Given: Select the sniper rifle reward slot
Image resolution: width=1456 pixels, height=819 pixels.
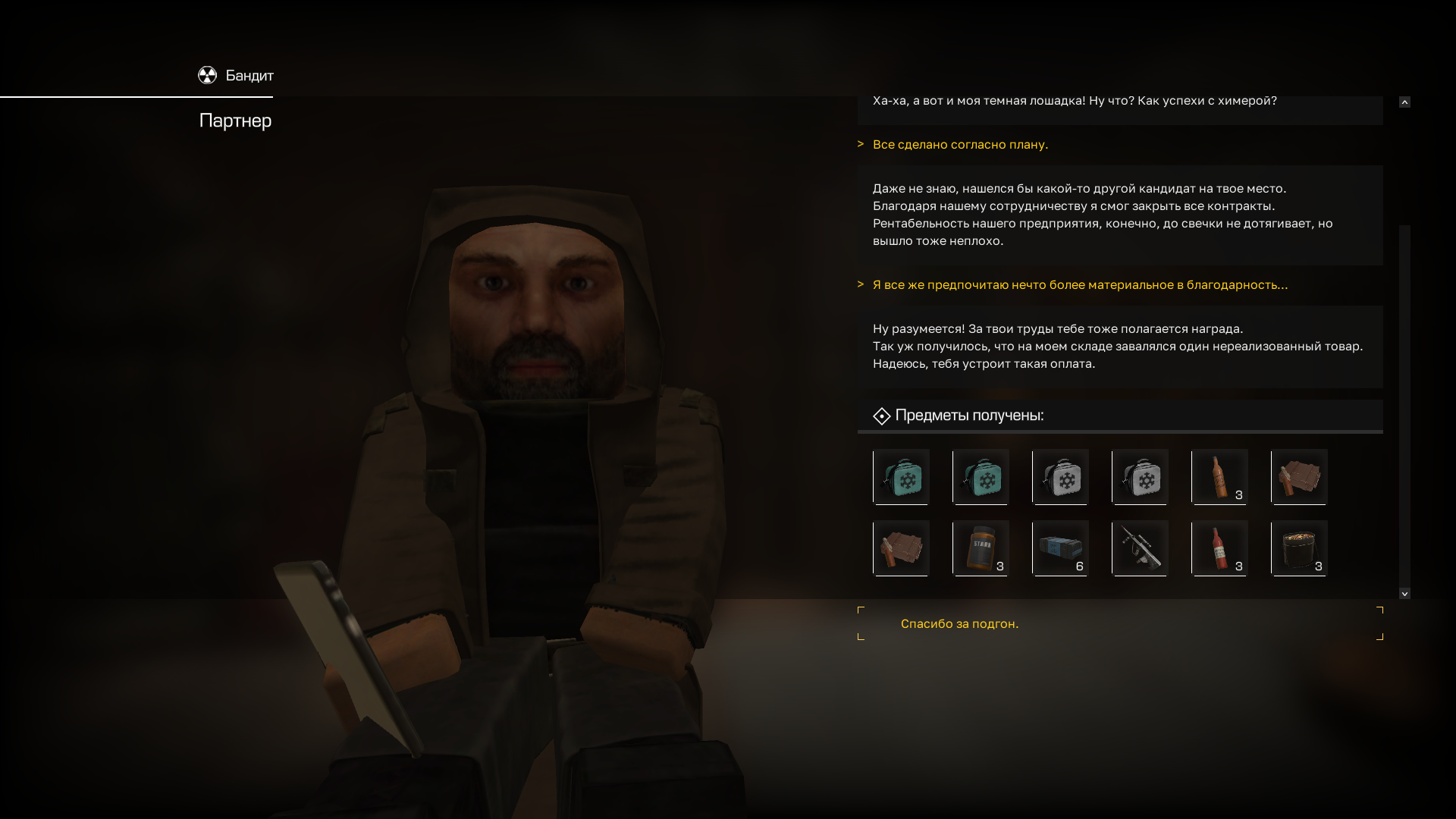Looking at the screenshot, I should tap(1140, 548).
